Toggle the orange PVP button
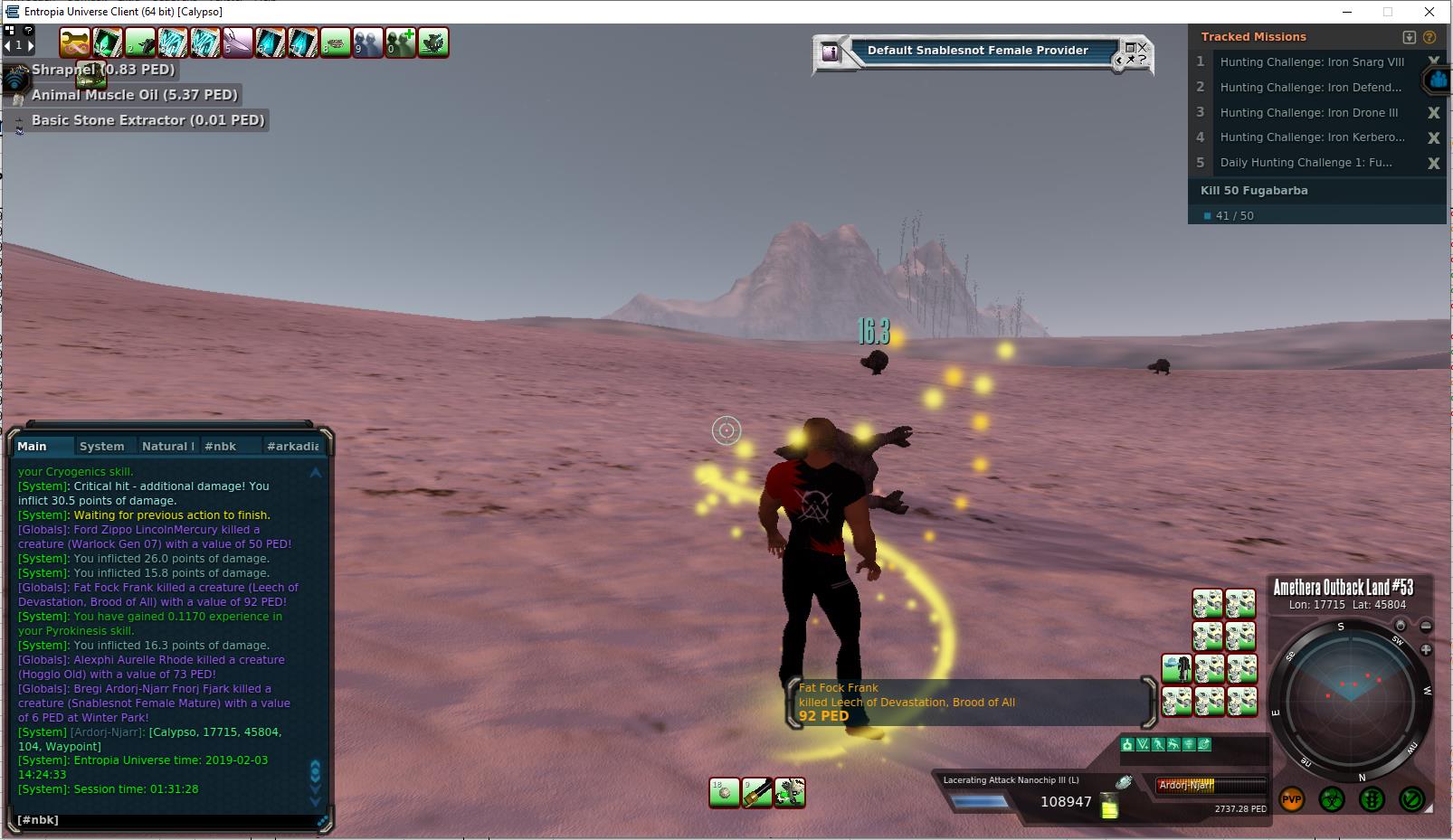This screenshot has width=1453, height=840. [1291, 799]
